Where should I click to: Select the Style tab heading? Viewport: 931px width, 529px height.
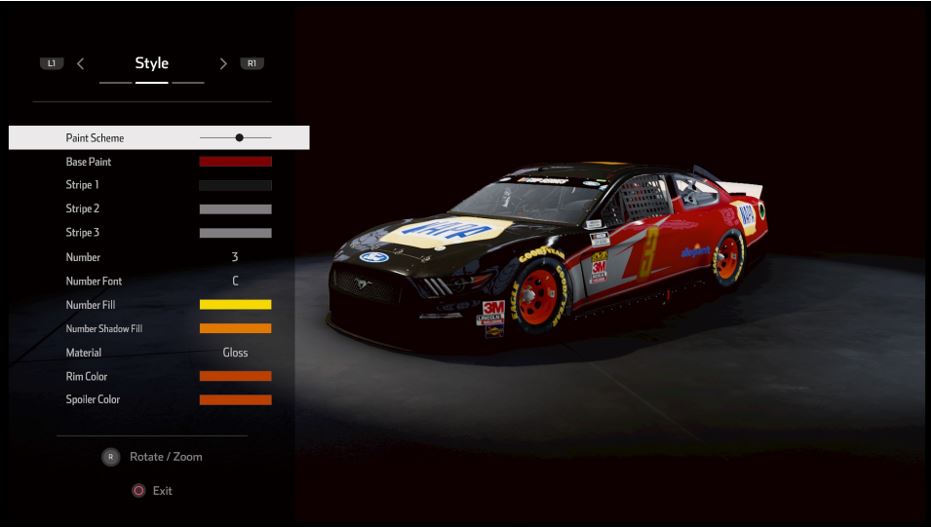click(152, 63)
